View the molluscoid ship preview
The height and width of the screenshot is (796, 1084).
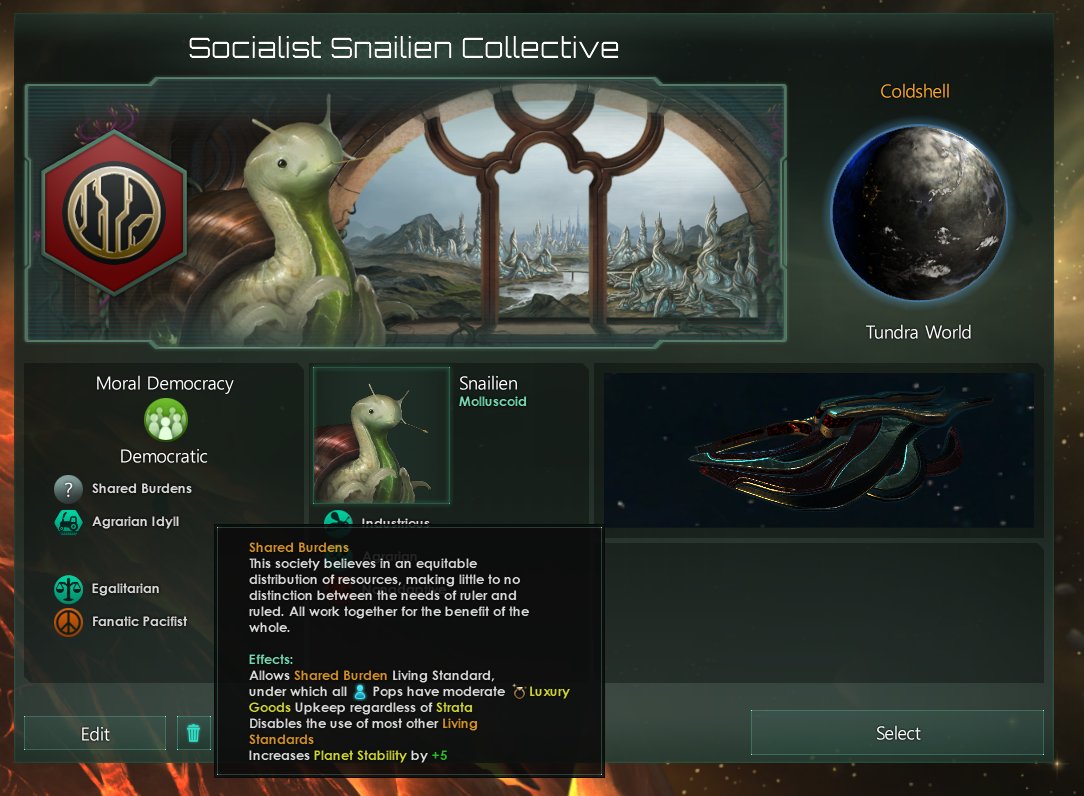[x=818, y=450]
